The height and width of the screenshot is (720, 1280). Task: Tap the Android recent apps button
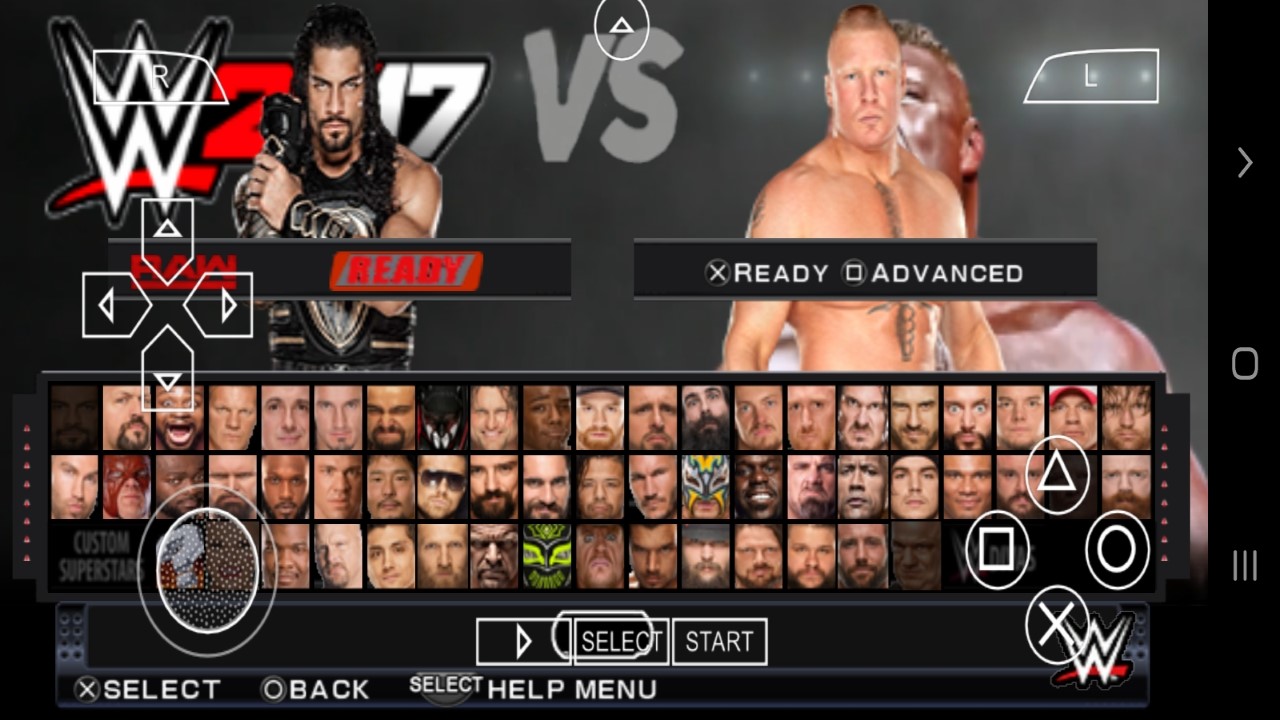pyautogui.click(x=1244, y=565)
